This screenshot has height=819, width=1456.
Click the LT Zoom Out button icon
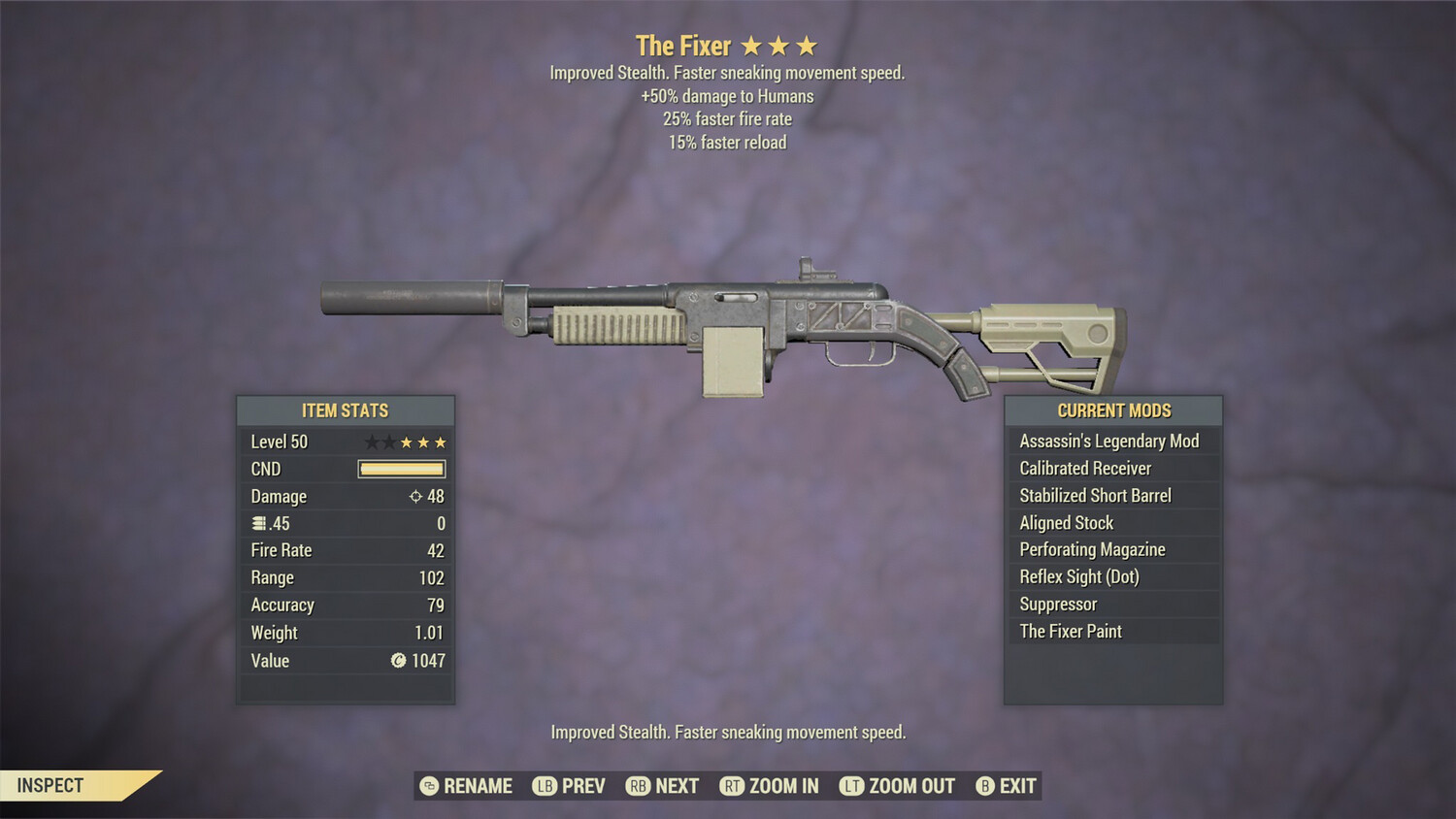click(852, 786)
